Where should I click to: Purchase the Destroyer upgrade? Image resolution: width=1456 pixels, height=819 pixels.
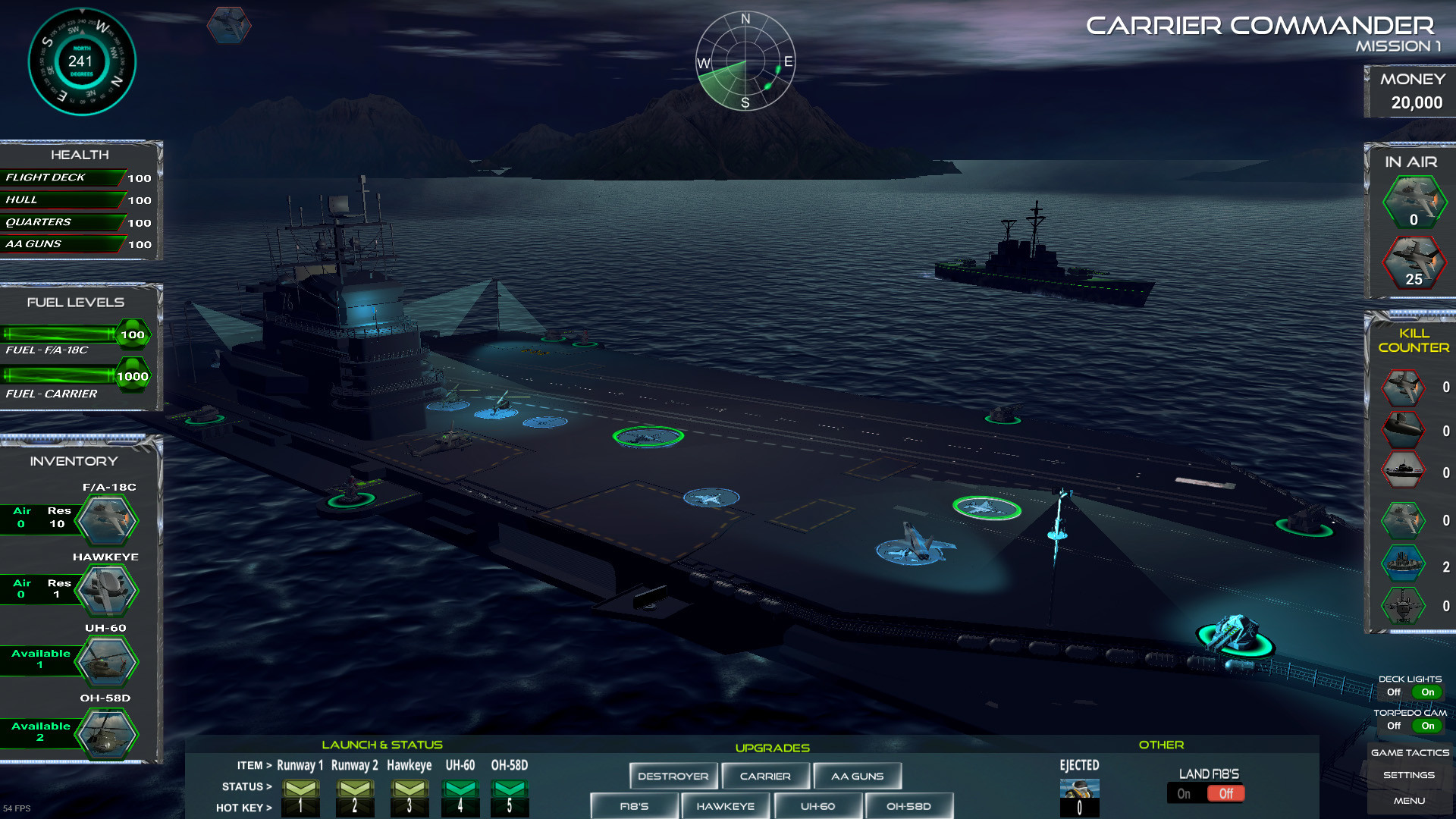point(673,776)
